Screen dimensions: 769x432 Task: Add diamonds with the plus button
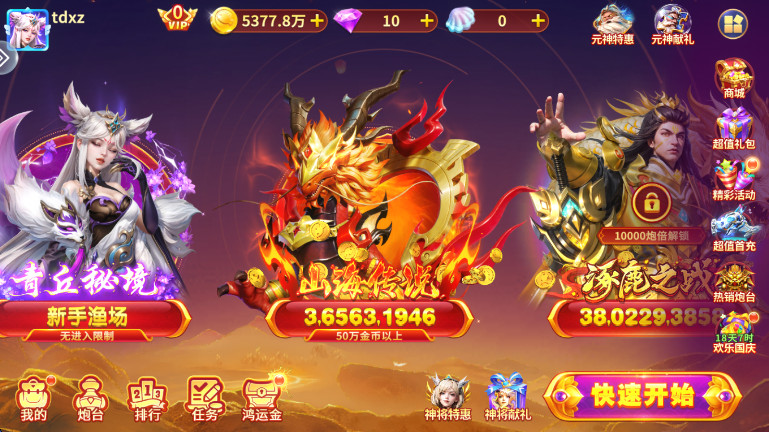point(427,20)
